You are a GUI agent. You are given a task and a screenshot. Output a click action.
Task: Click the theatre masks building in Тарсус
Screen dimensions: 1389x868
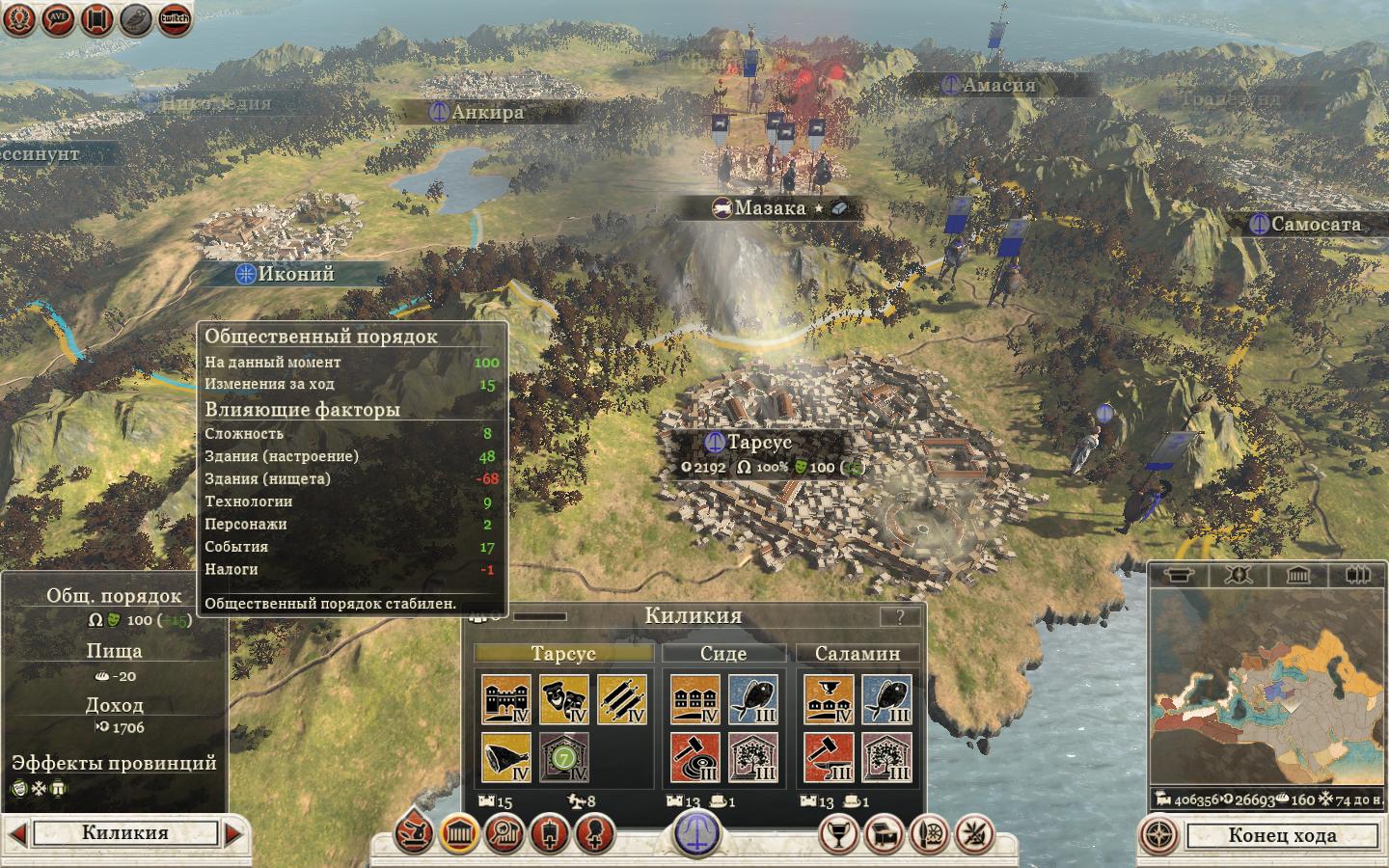[x=564, y=700]
